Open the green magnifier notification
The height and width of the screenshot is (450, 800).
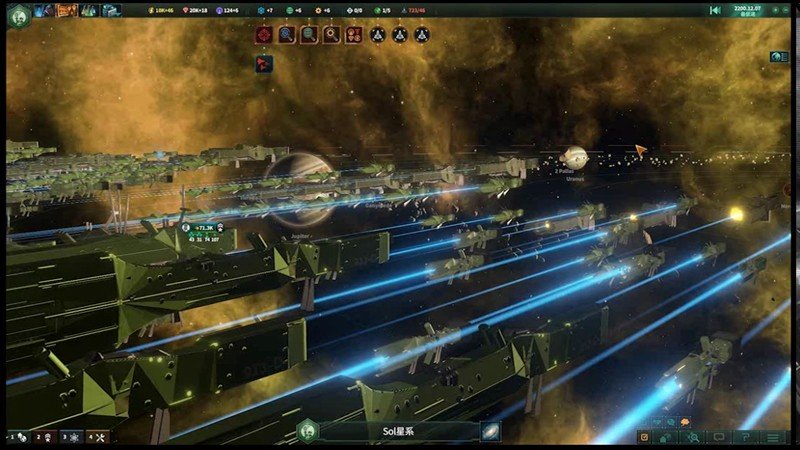coord(309,35)
